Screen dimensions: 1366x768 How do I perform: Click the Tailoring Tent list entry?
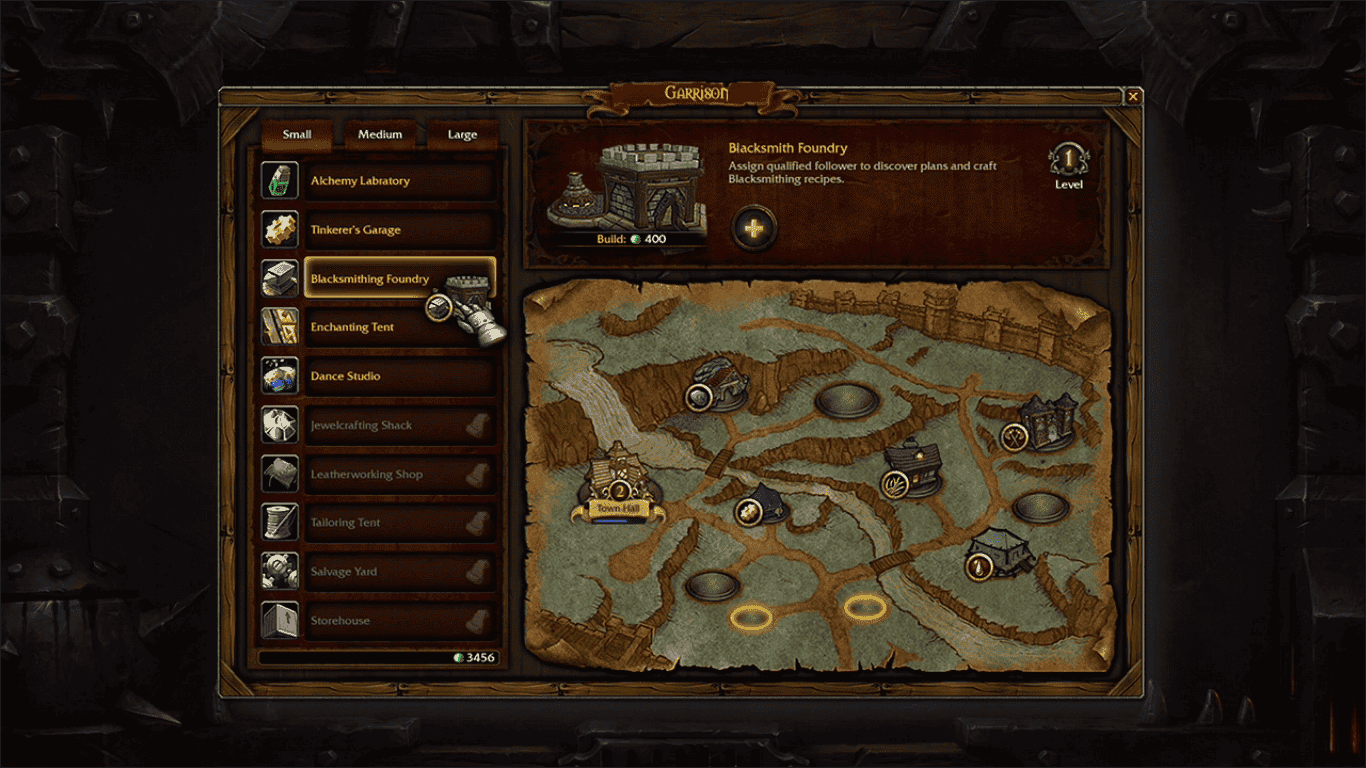pos(400,523)
